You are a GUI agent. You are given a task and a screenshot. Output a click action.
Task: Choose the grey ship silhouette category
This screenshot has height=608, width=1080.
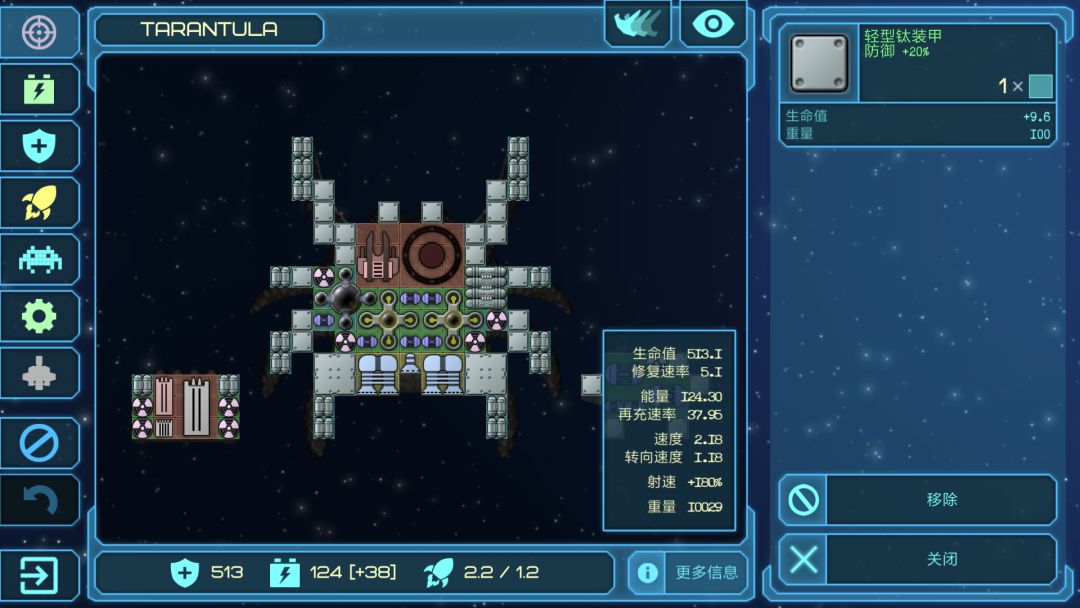[39, 374]
